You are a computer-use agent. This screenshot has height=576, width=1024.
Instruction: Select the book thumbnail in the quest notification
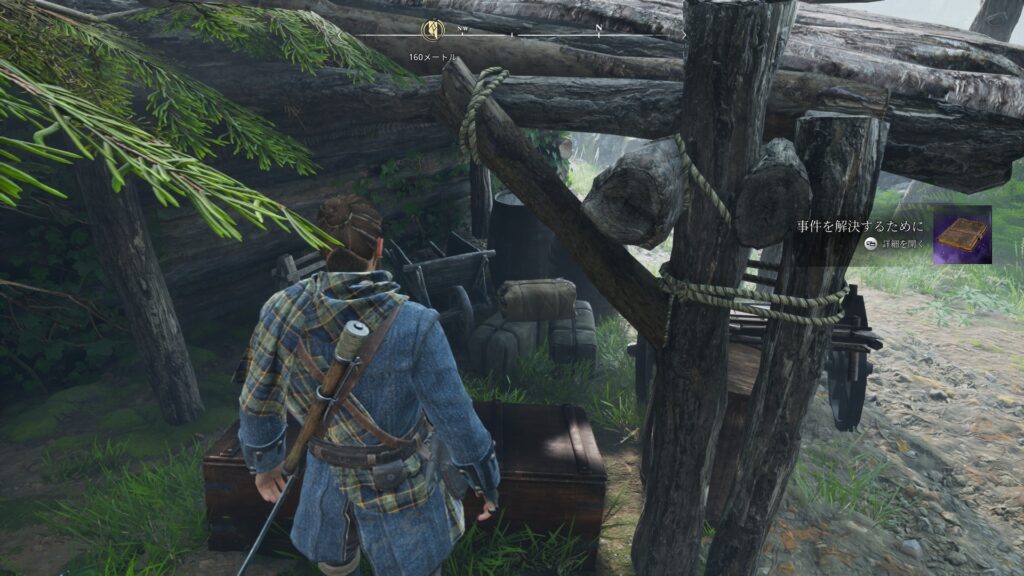pos(962,235)
